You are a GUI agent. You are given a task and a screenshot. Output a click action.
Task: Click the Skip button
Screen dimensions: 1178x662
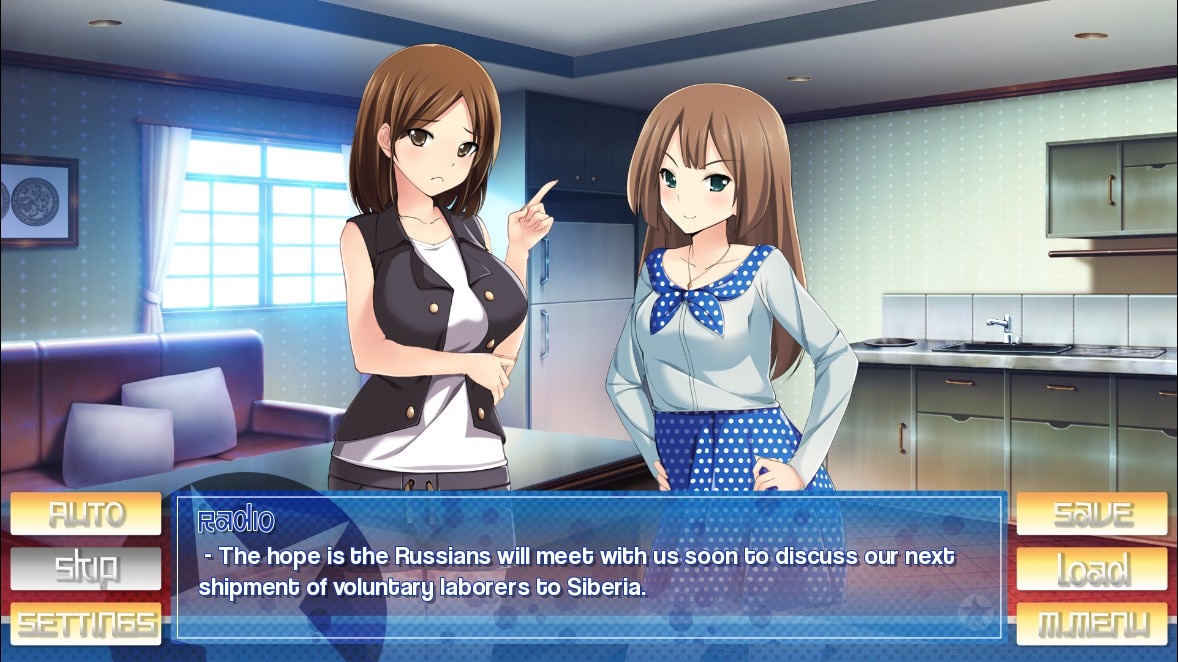pos(86,568)
